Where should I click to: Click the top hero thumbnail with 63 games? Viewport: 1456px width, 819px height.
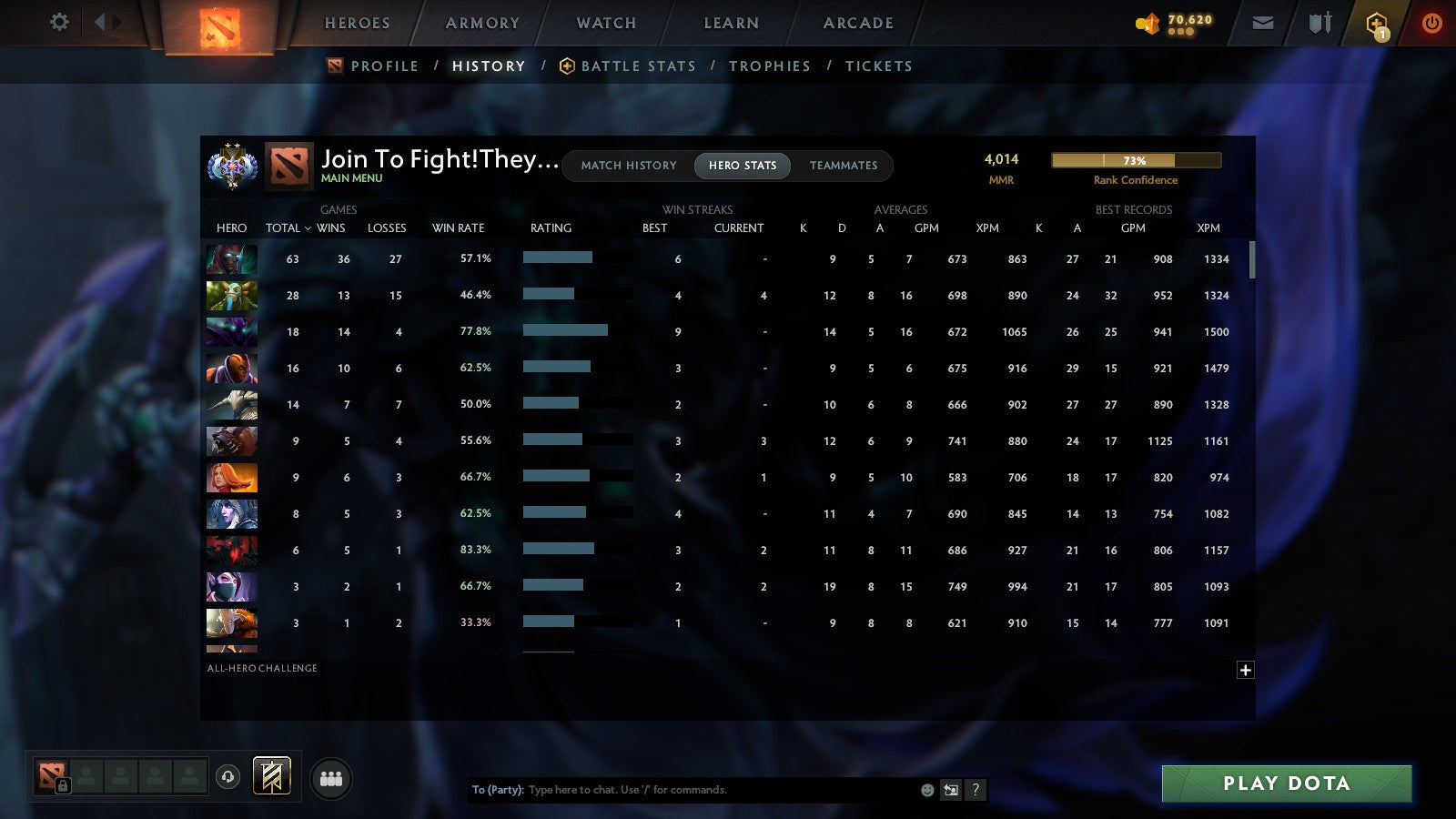click(231, 259)
